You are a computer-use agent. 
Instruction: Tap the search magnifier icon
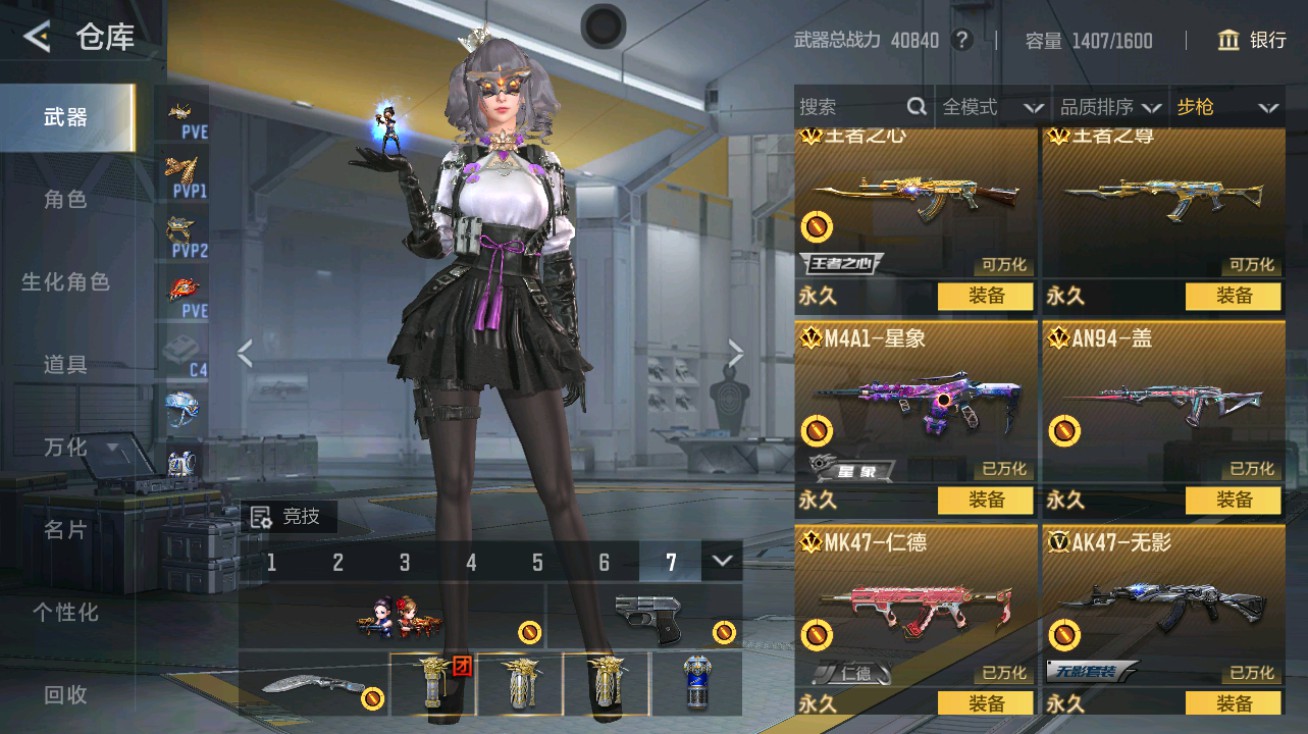coord(915,106)
